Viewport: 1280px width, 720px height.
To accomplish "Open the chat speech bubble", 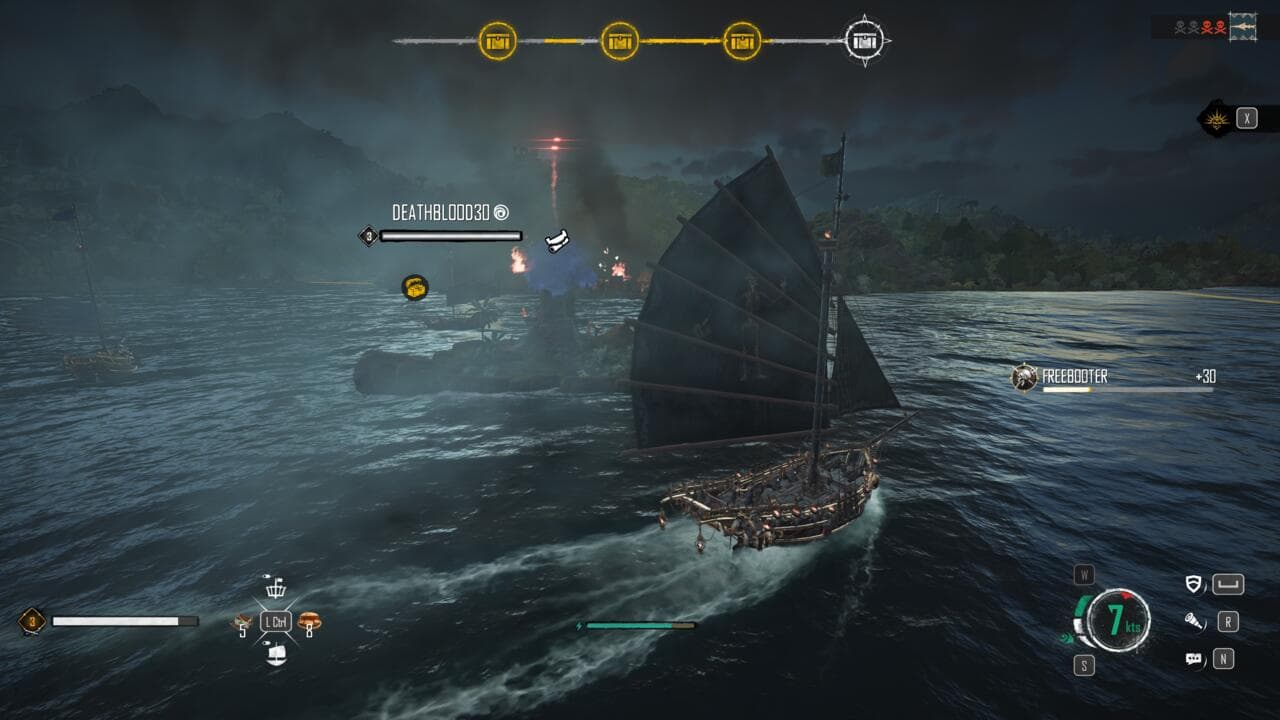I will pos(1193,659).
